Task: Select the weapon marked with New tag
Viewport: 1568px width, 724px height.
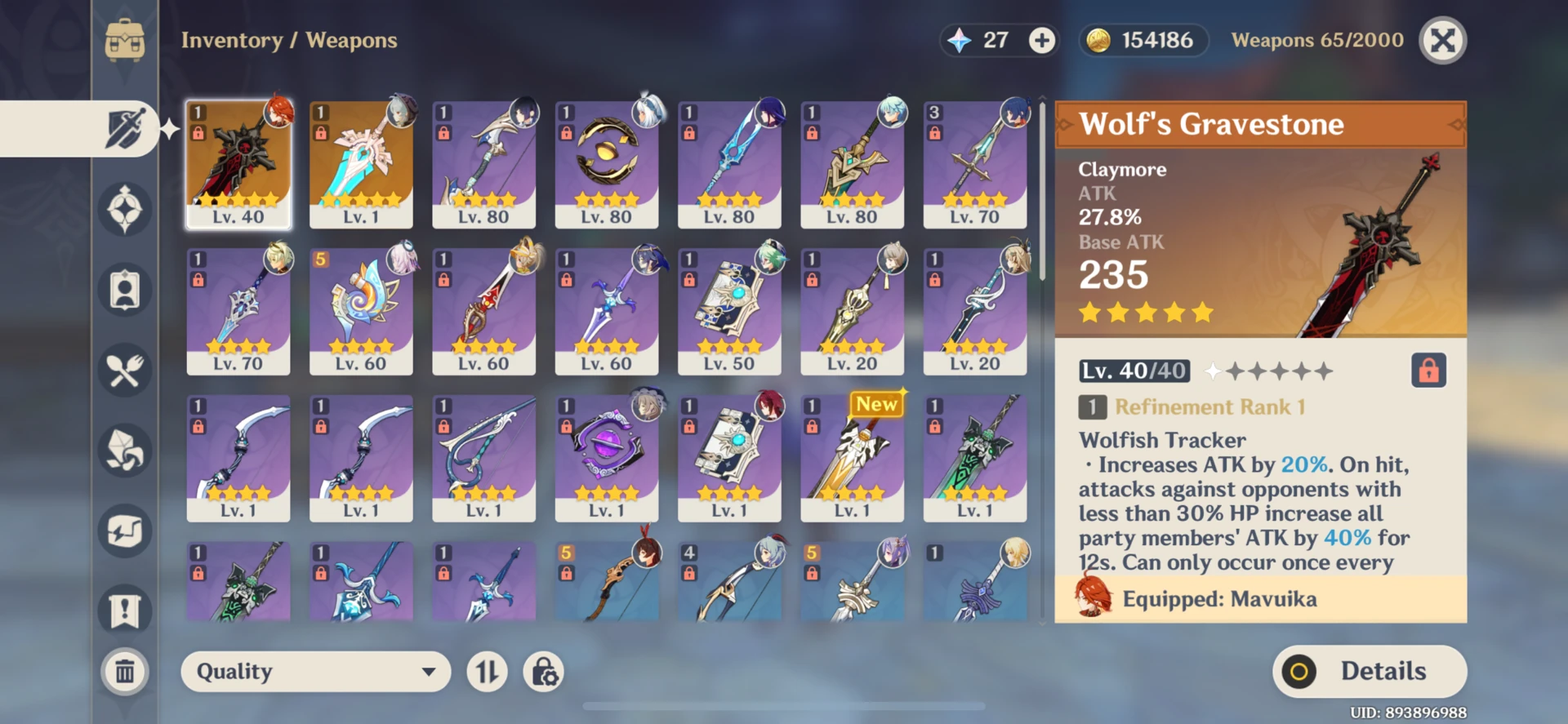Action: pyautogui.click(x=852, y=459)
